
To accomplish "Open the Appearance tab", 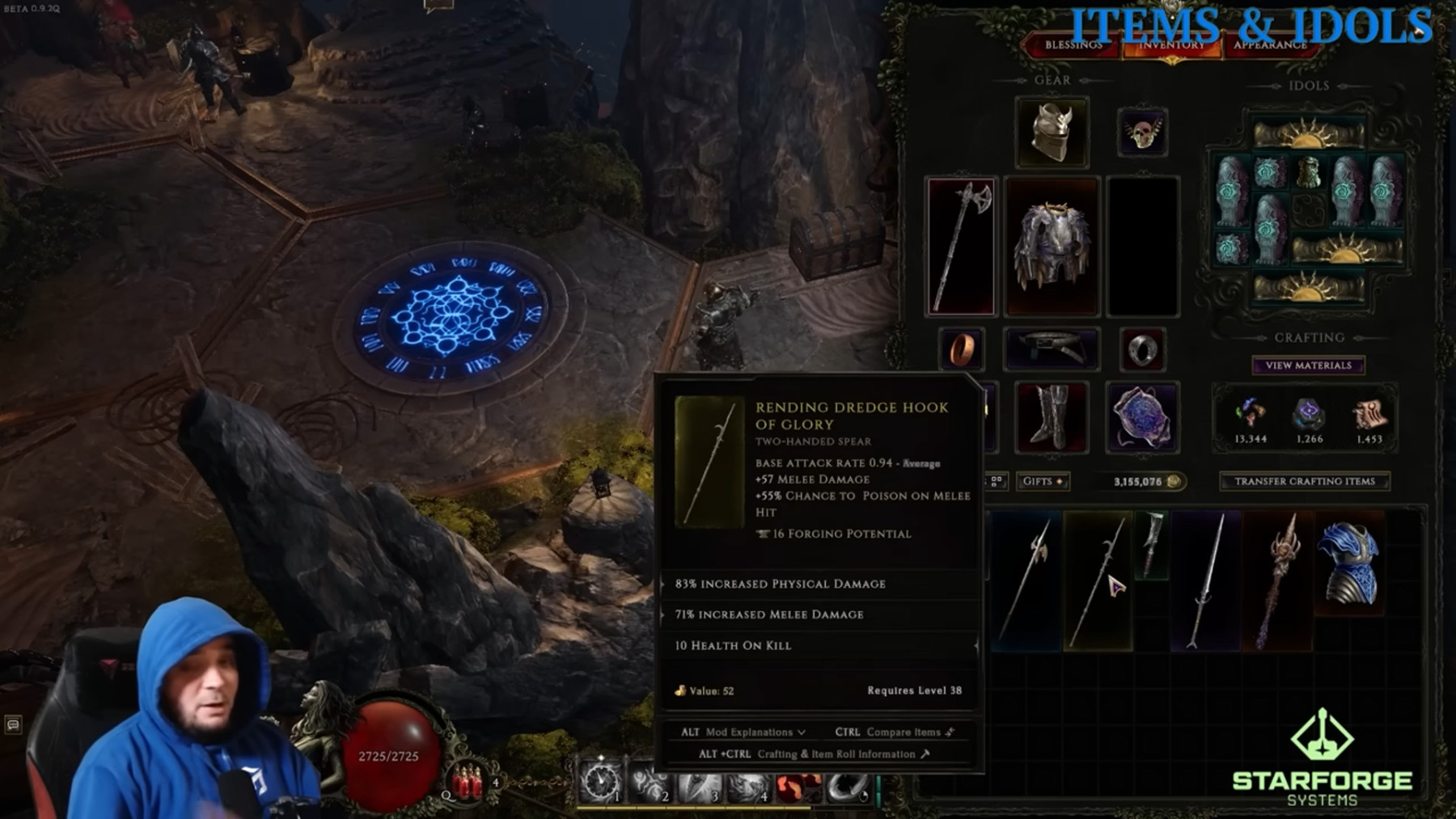I will coord(1270,45).
